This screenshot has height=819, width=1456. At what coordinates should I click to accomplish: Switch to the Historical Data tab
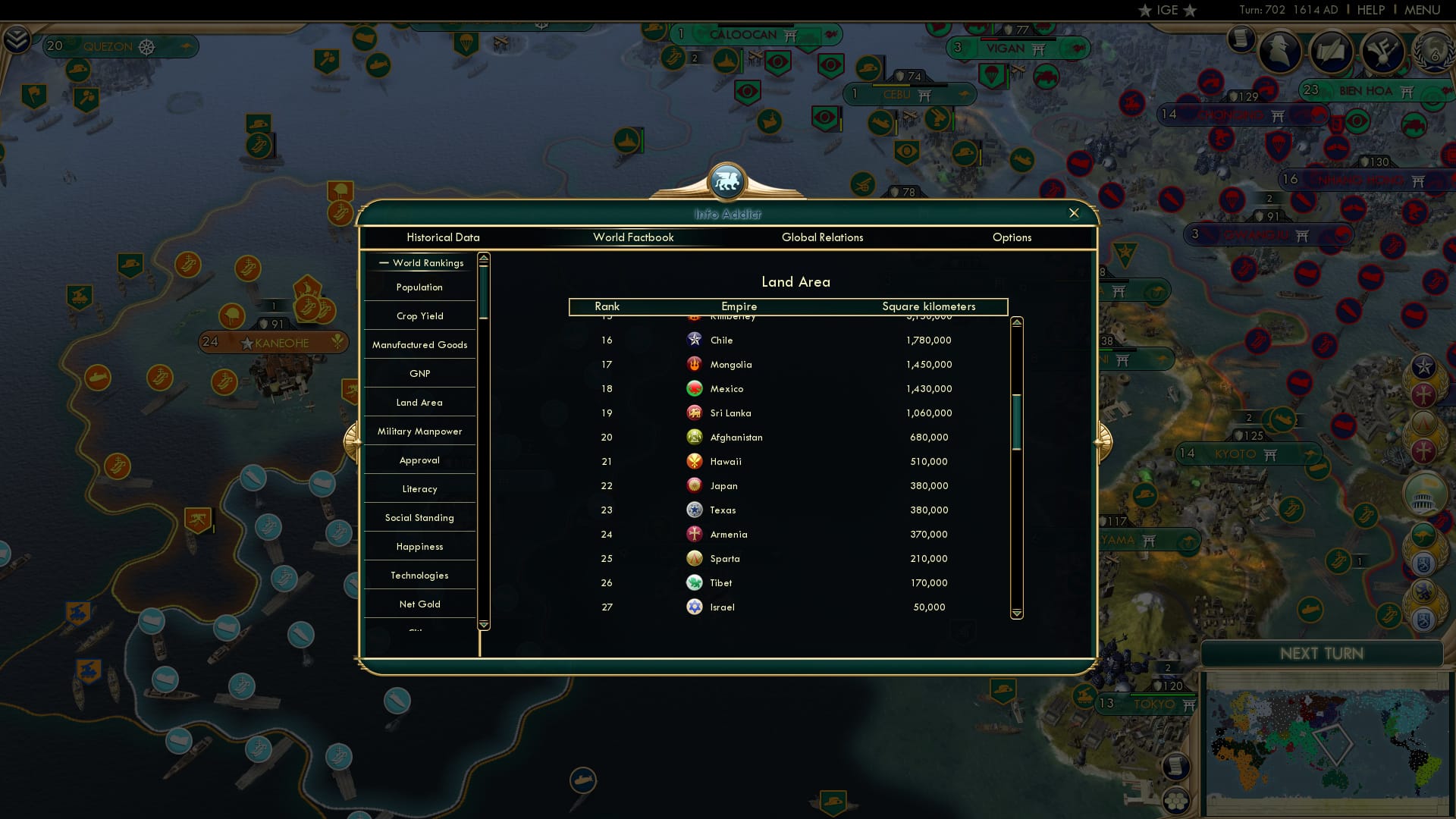click(x=443, y=237)
